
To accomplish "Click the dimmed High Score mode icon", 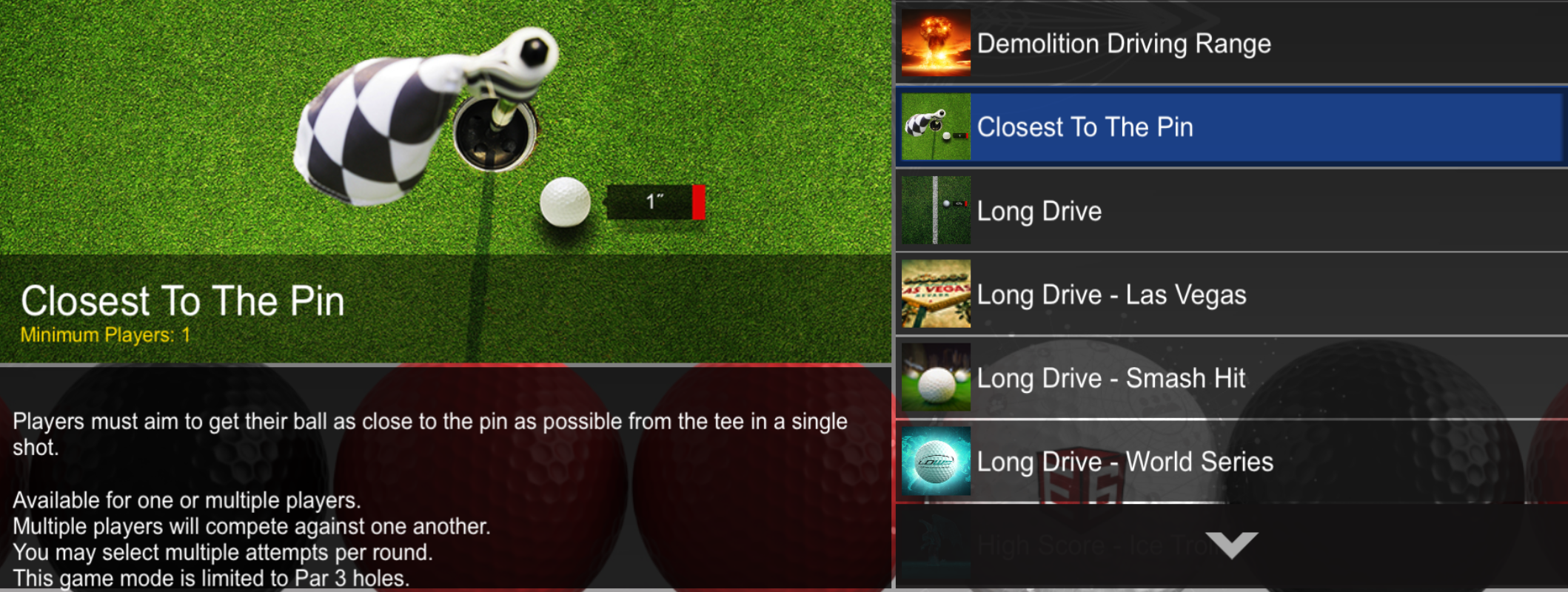I will (934, 545).
